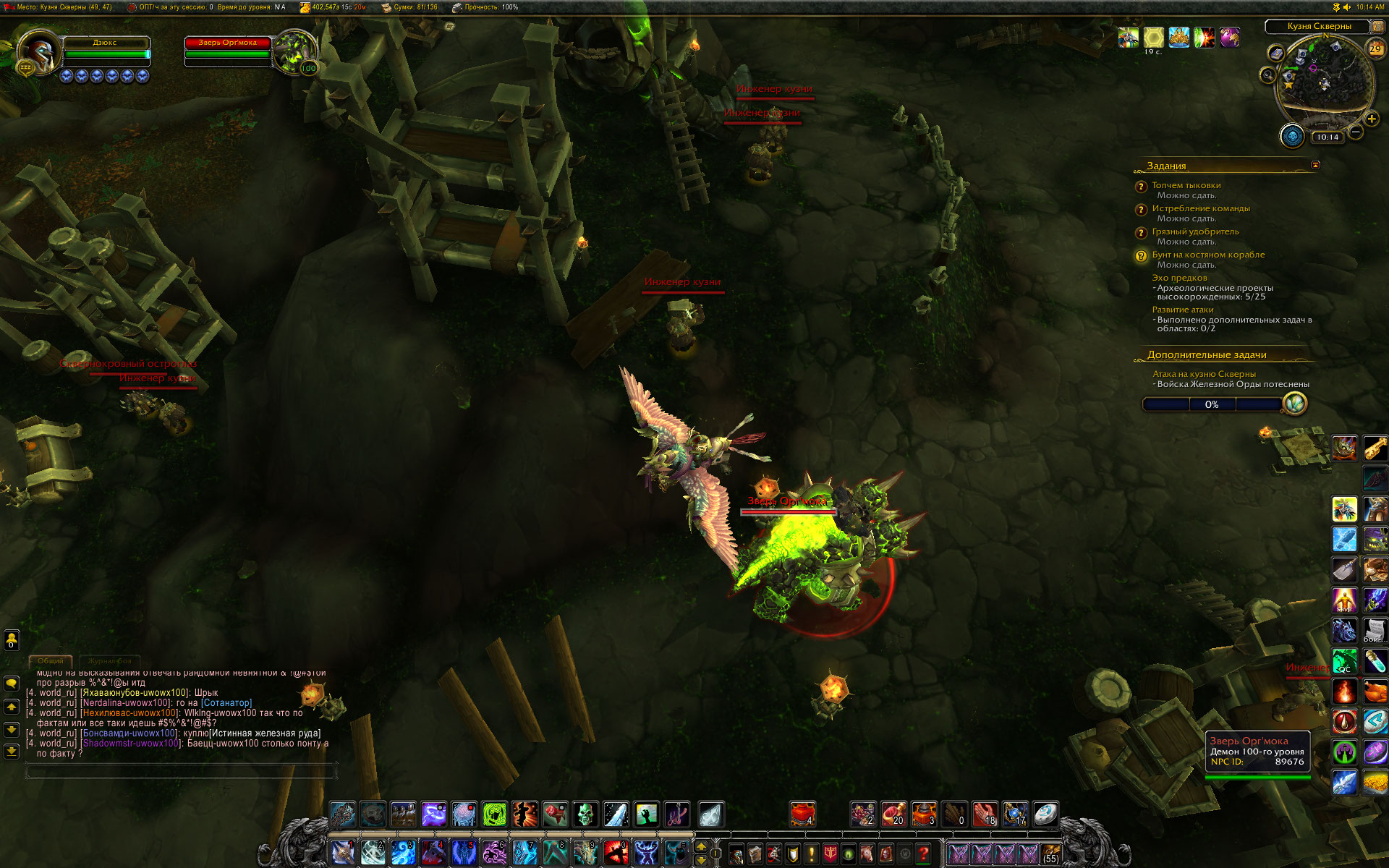Activate the green spiral rune ability
This screenshot has height=868, width=1389.
coord(495,814)
